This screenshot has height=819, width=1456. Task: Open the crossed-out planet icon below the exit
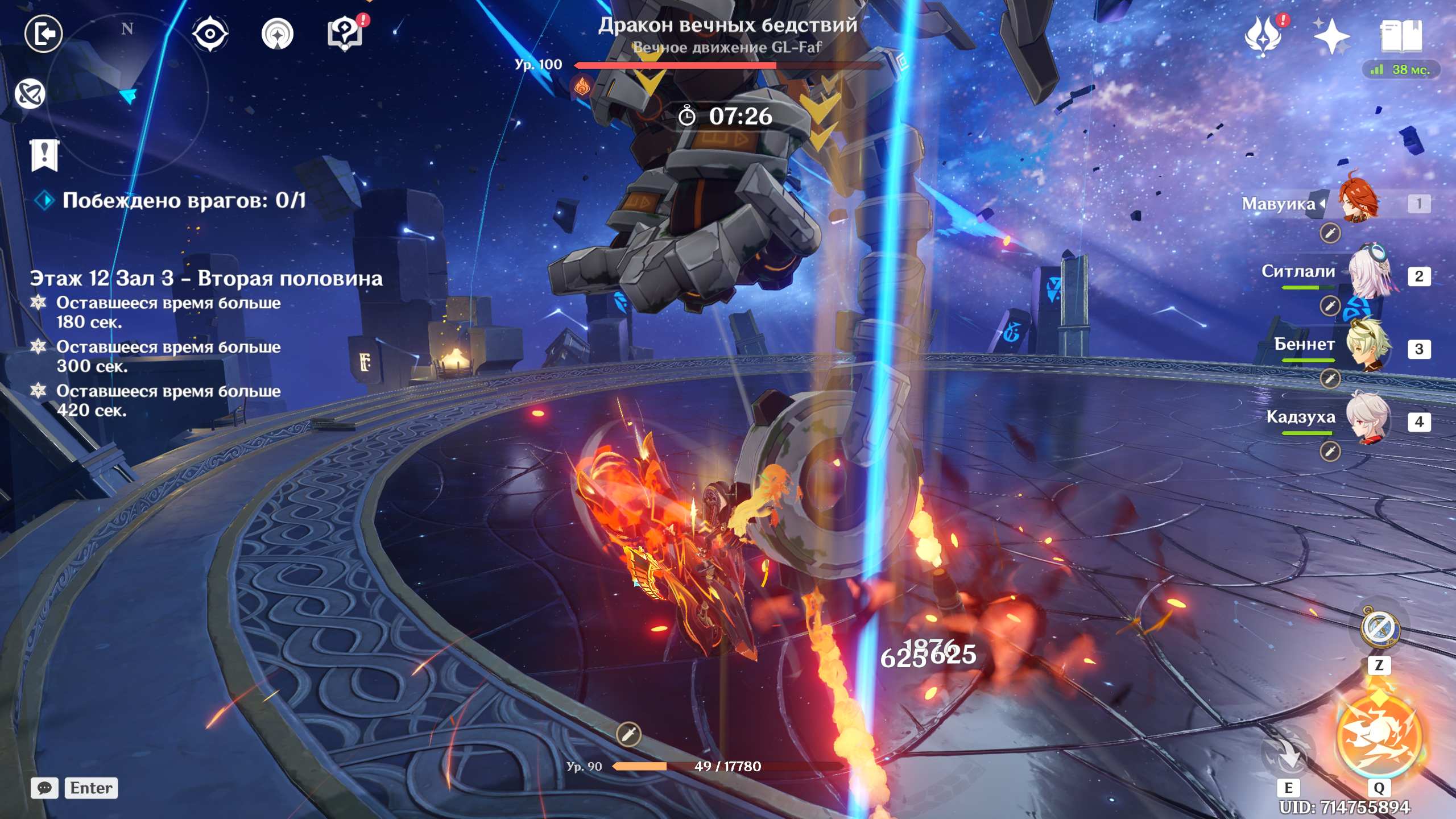click(30, 94)
